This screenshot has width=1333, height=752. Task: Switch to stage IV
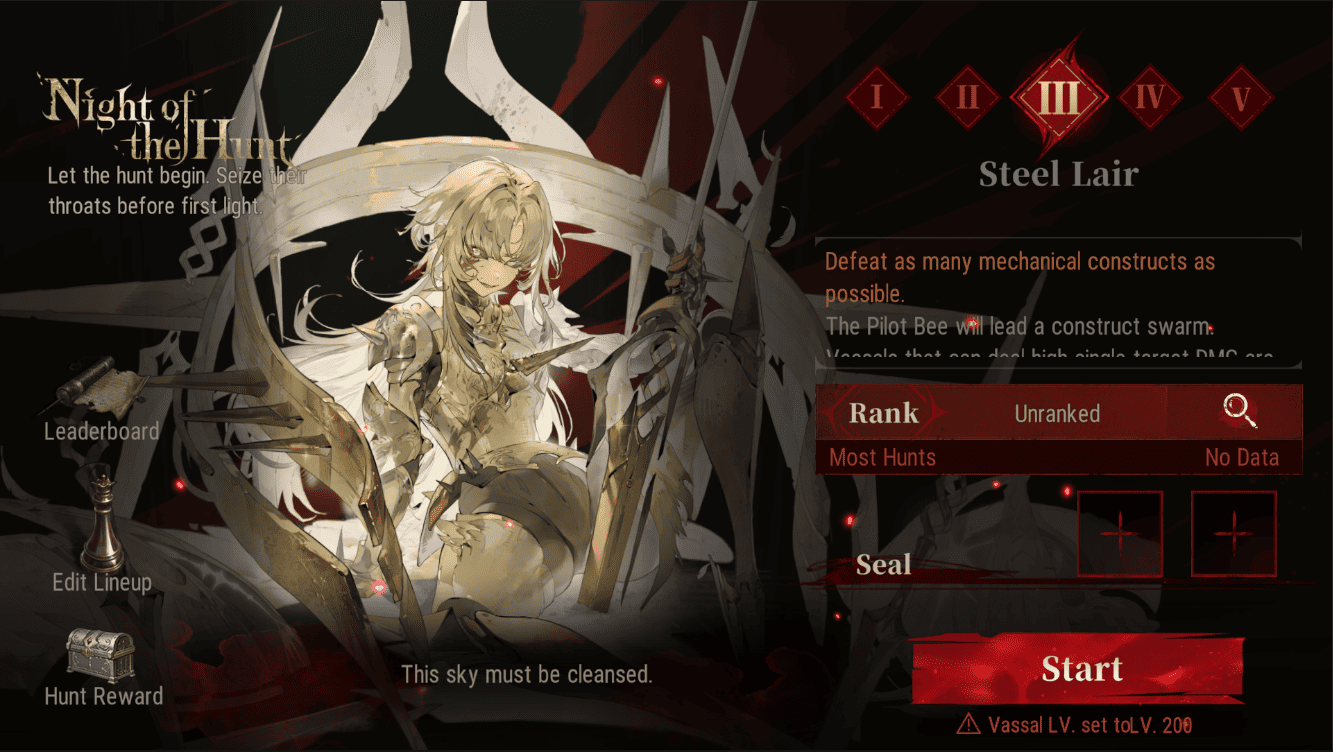pyautogui.click(x=1150, y=97)
